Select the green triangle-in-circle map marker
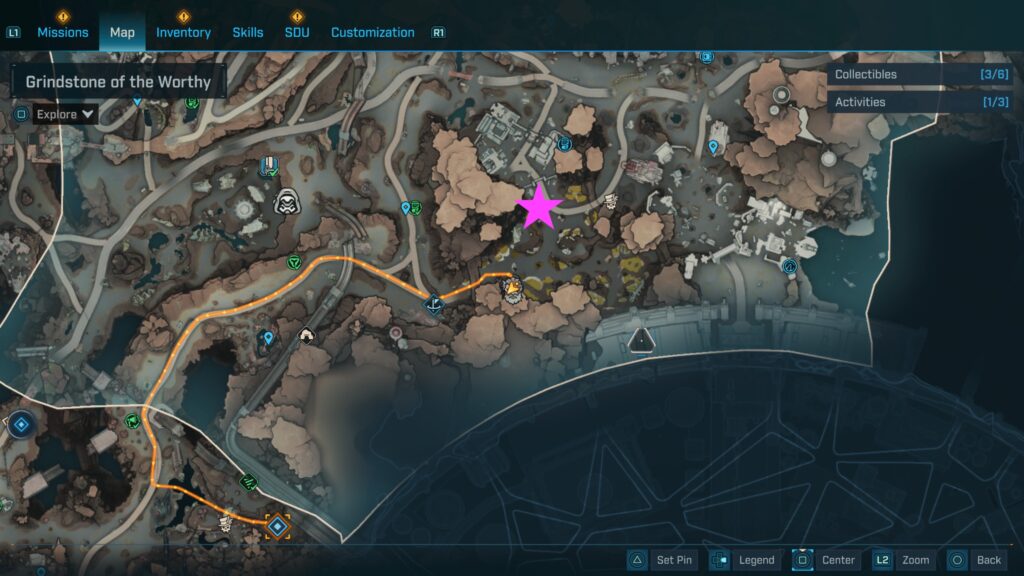1024x576 pixels. 294,262
